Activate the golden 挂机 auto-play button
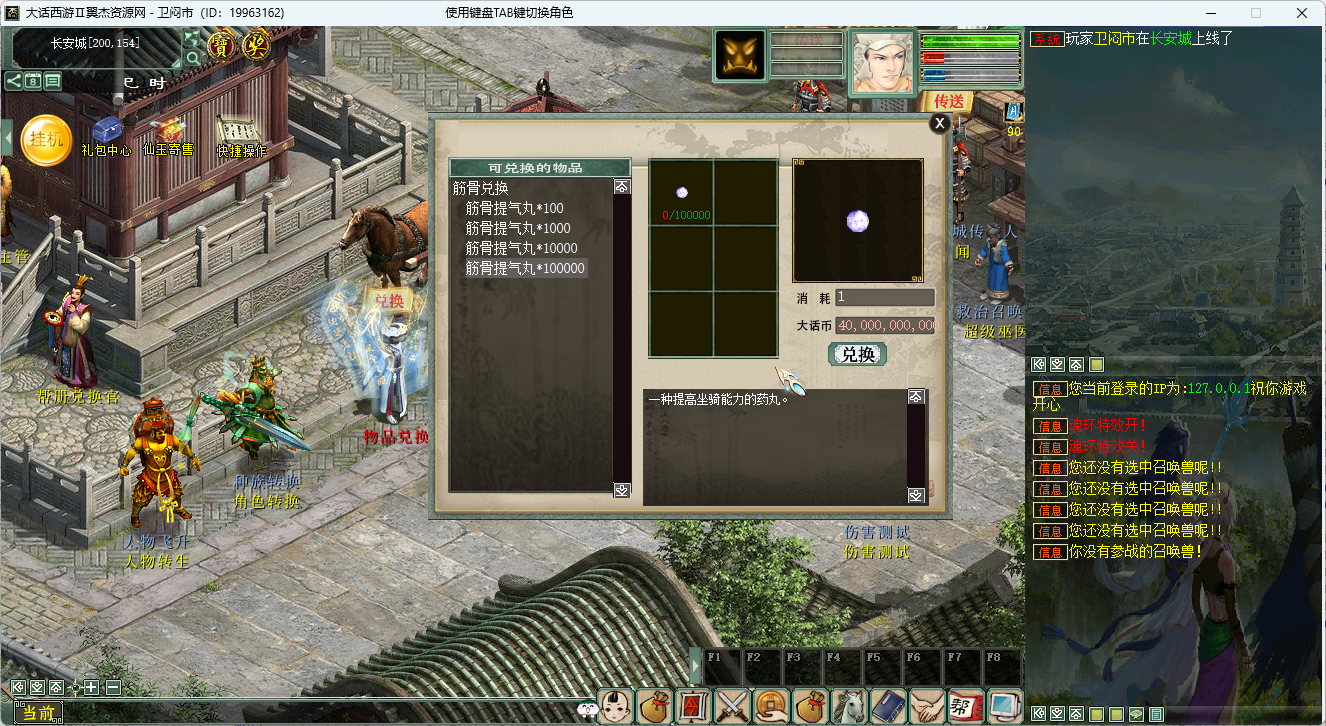 click(45, 140)
